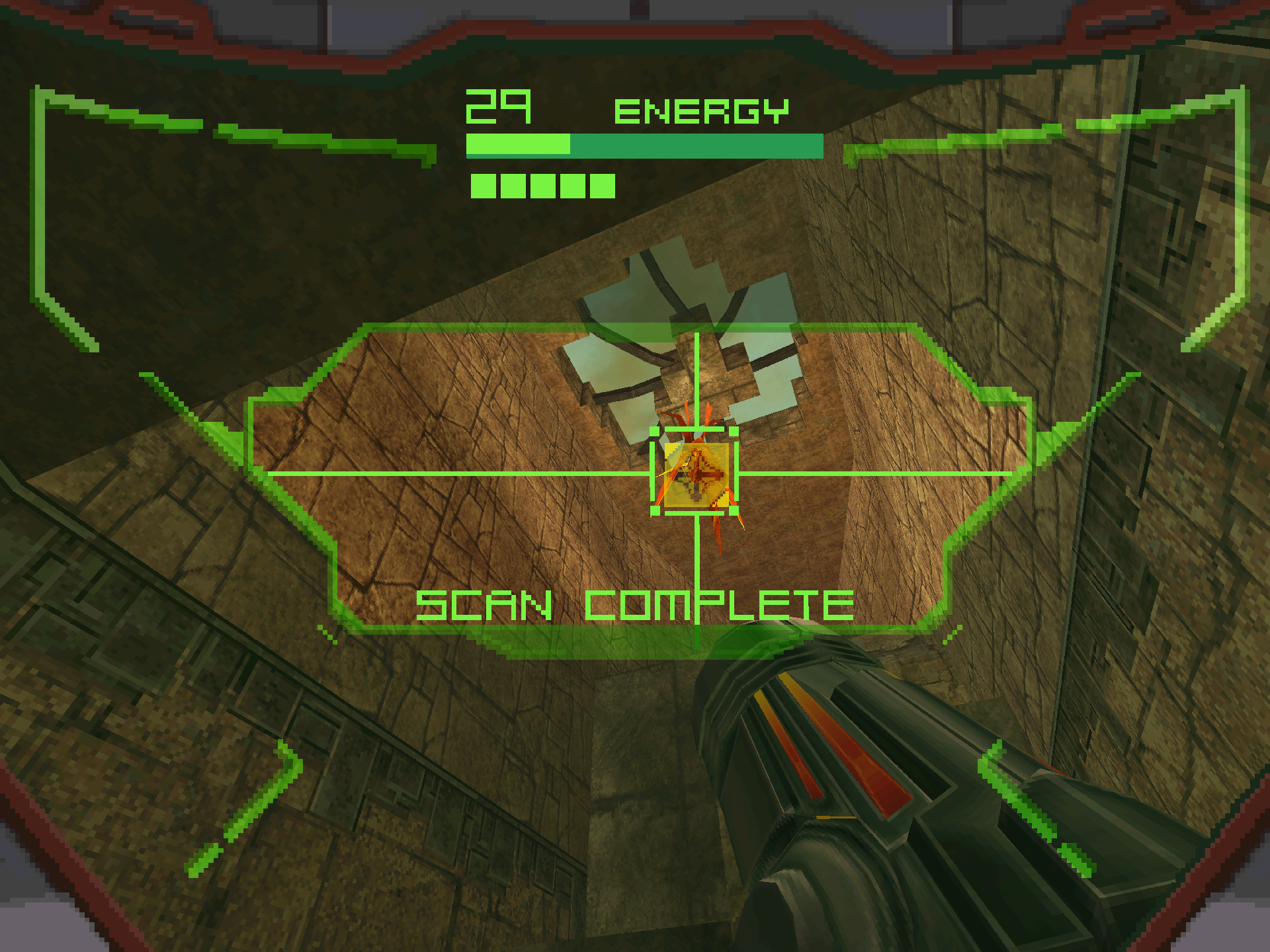1270x952 pixels.
Task: Select the yellow scan target marker
Action: pos(696,473)
